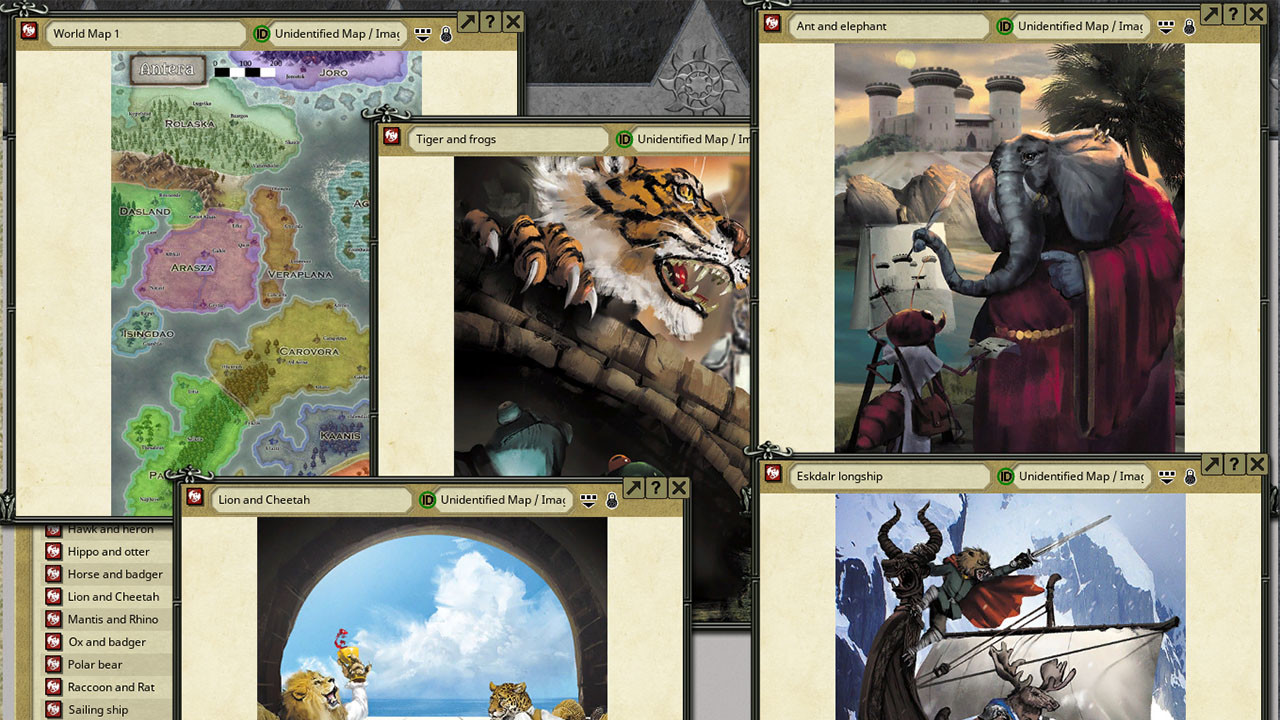This screenshot has height=720, width=1280.
Task: Open help via the question mark on Ant and elephant window
Action: (1235, 15)
